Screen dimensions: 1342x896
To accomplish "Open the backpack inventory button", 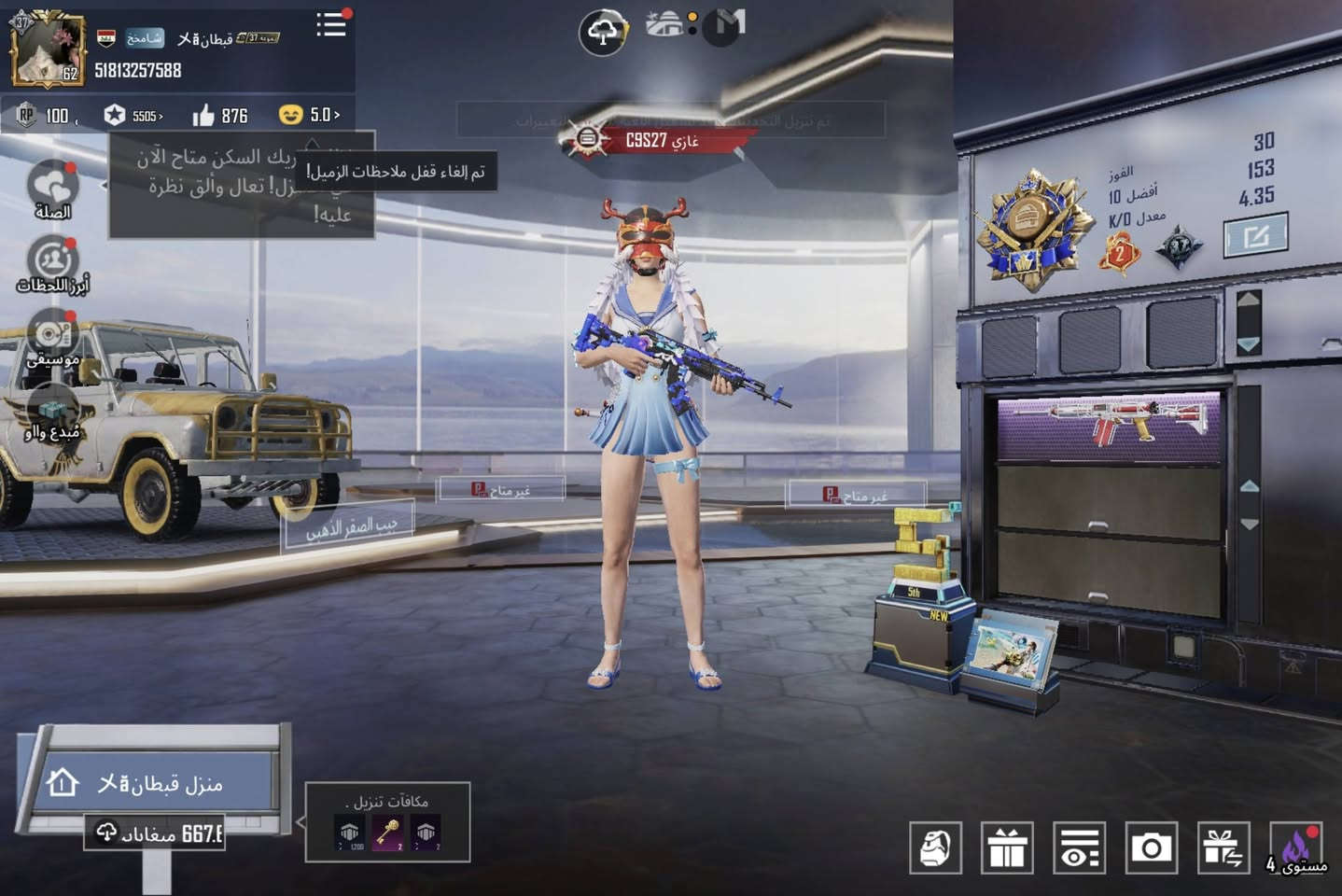I will coord(935,847).
